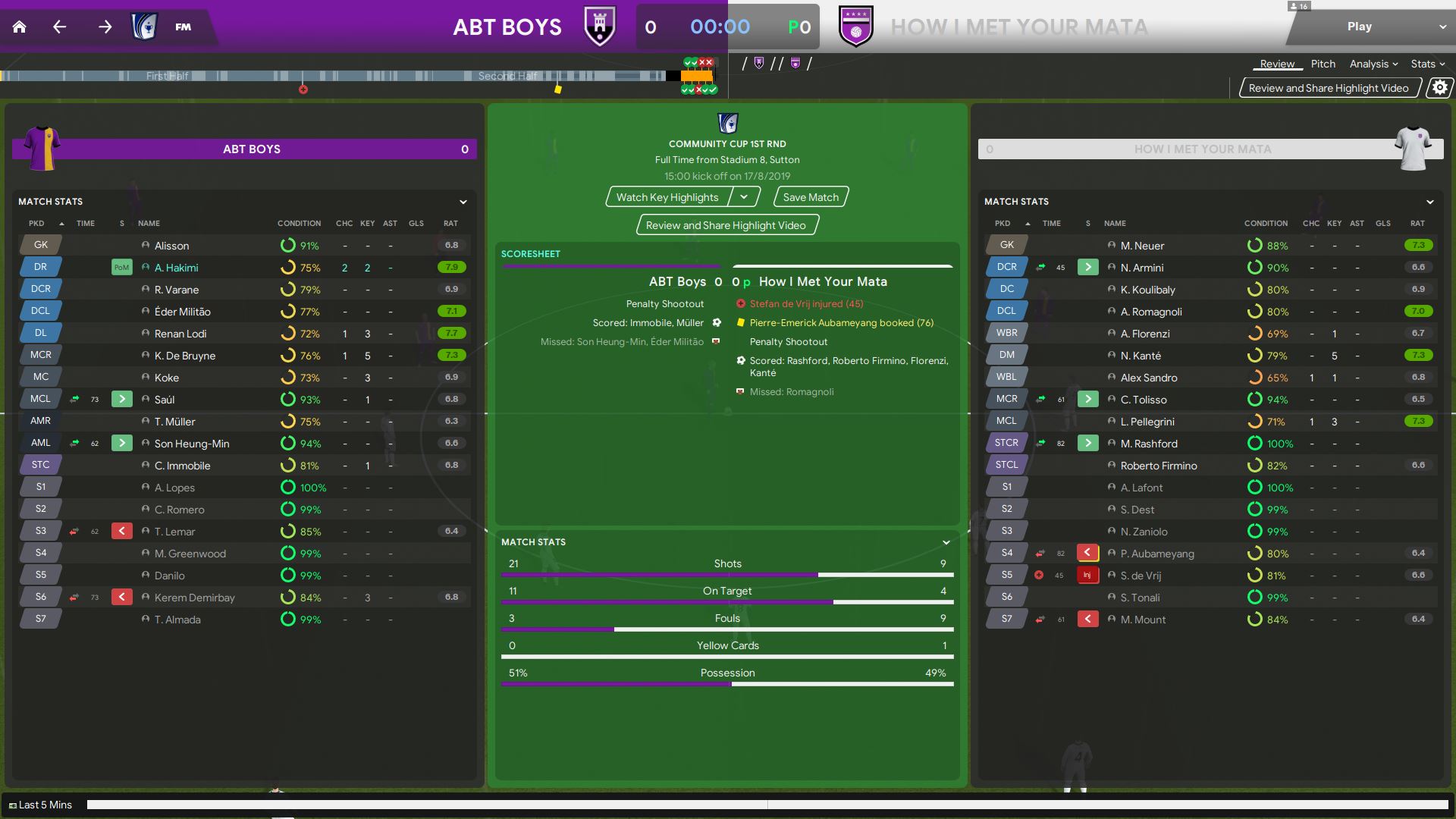Viewport: 1456px width, 819px height.
Task: Click the Play continue button
Action: pyautogui.click(x=1359, y=27)
